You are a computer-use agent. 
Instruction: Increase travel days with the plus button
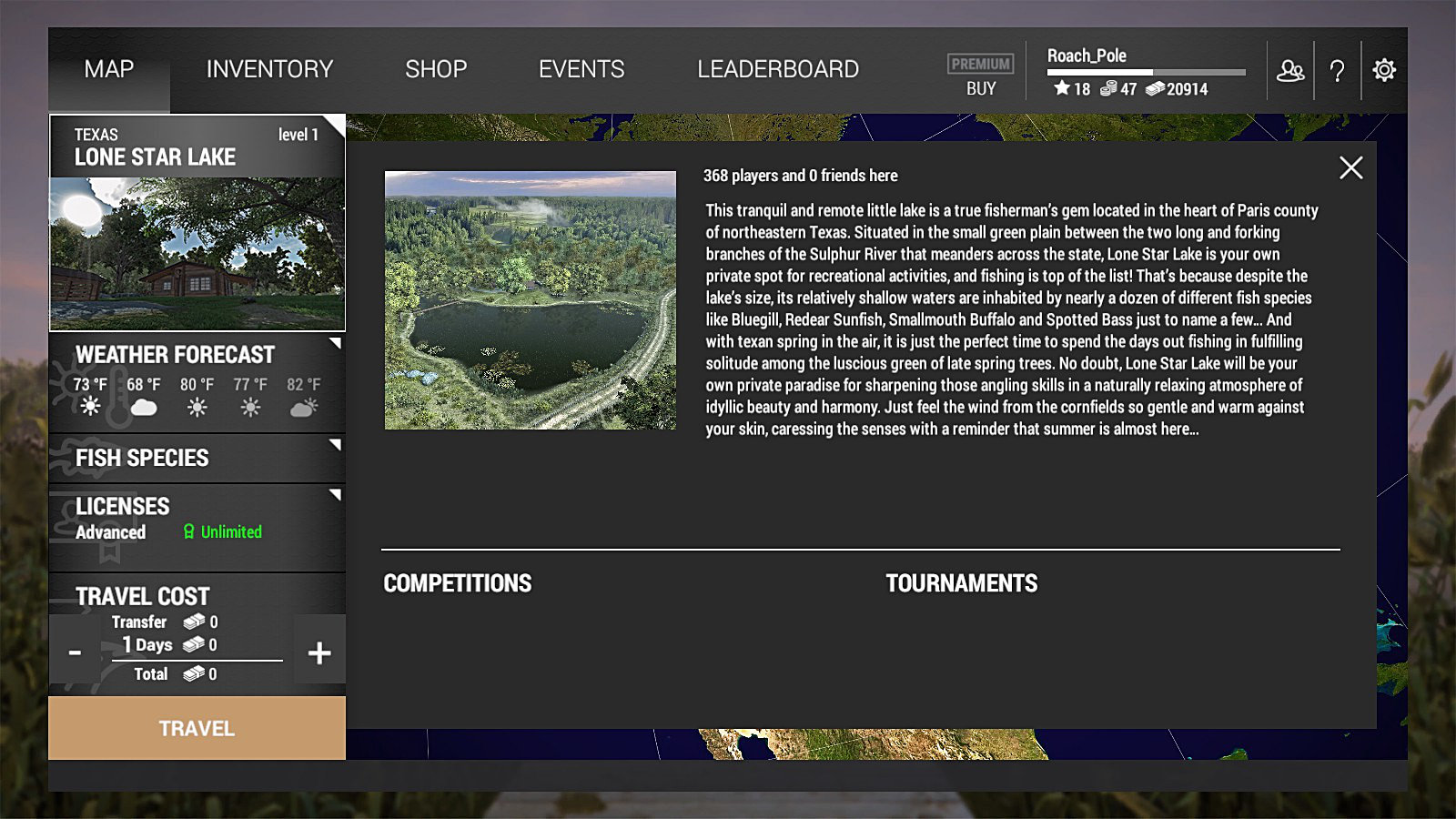tap(319, 652)
